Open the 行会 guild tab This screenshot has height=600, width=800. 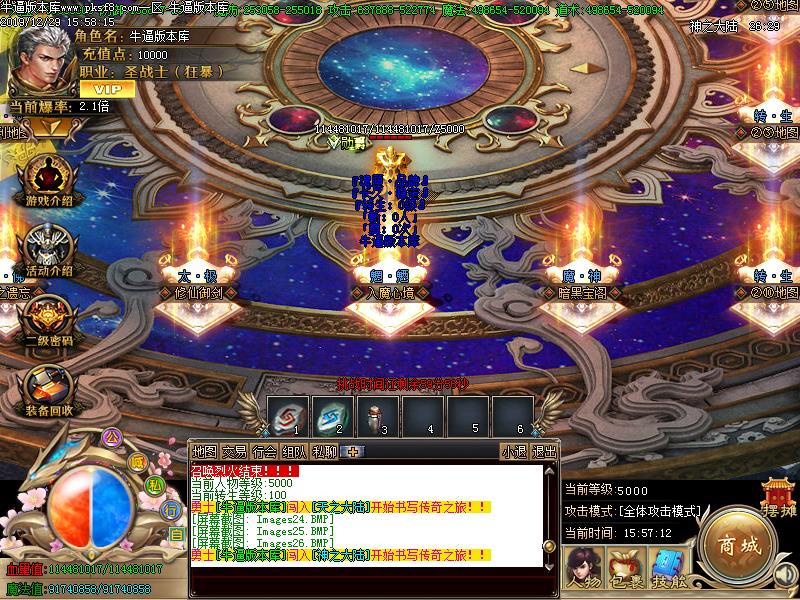pyautogui.click(x=264, y=451)
